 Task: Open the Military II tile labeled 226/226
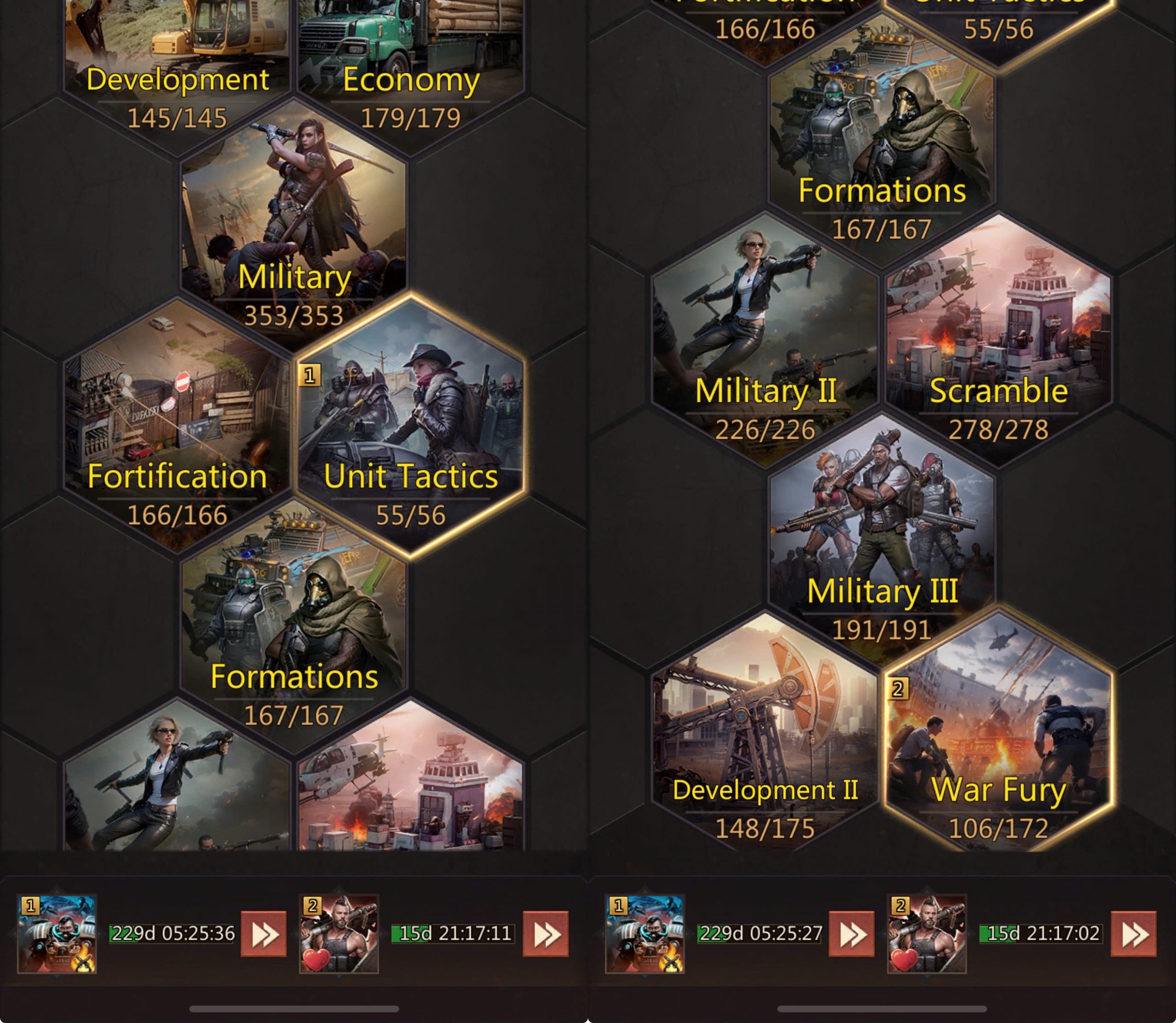pyautogui.click(x=765, y=342)
